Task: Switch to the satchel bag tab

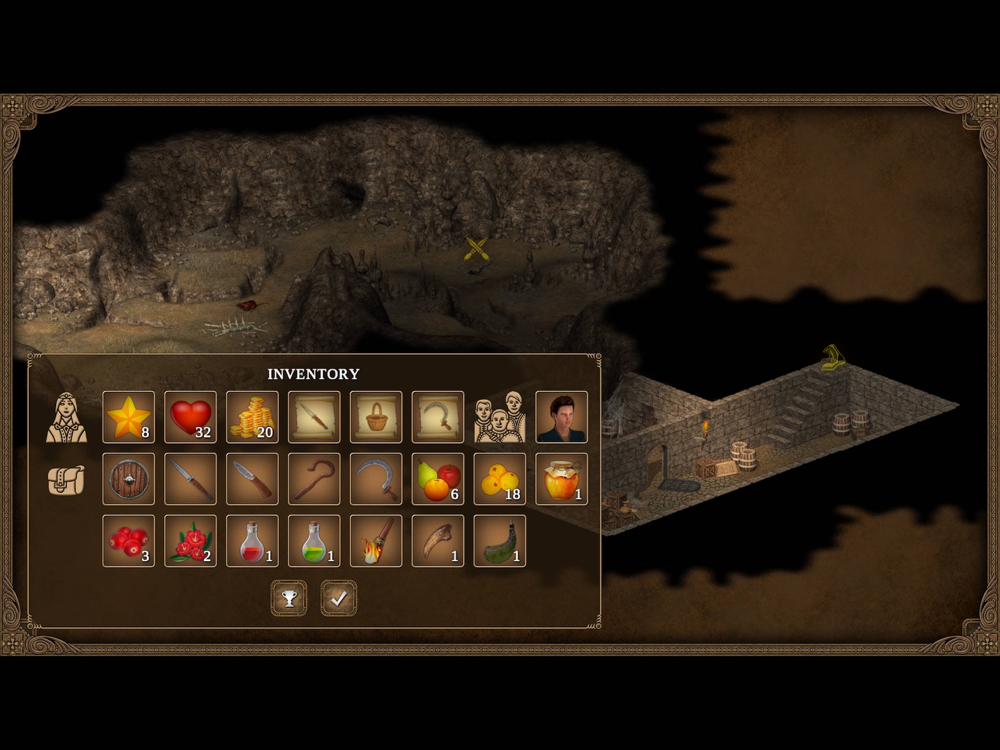Action: 66,480
